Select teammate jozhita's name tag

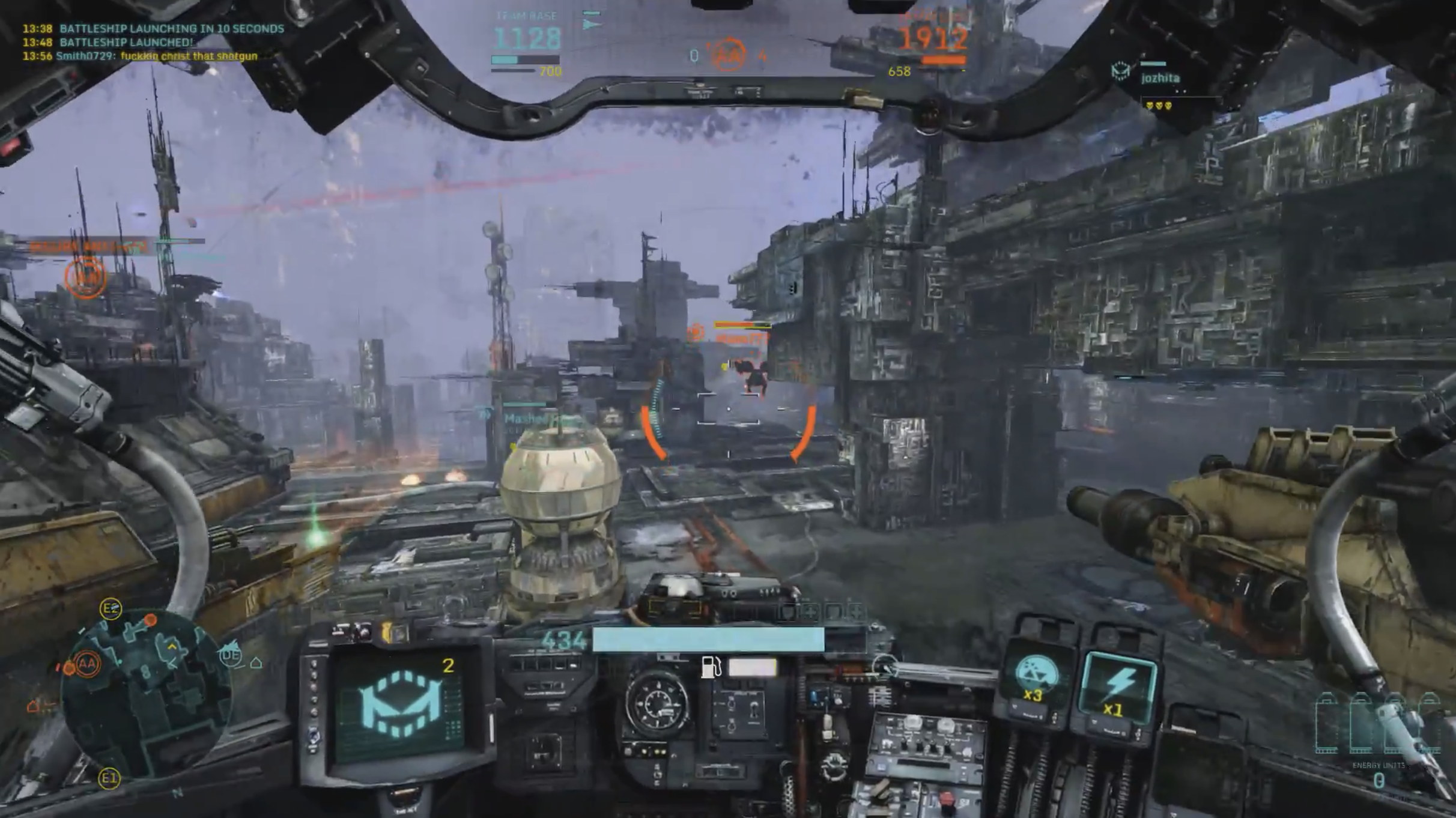1160,78
